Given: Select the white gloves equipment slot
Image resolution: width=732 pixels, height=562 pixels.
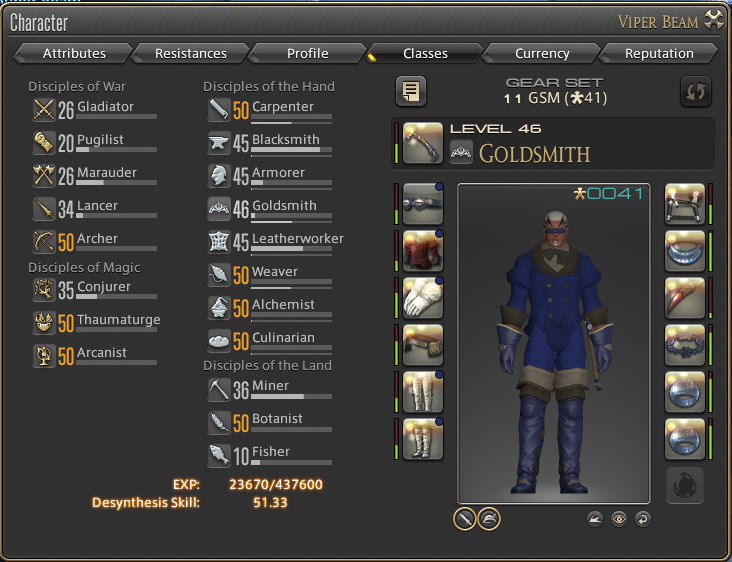Looking at the screenshot, I should pyautogui.click(x=423, y=297).
